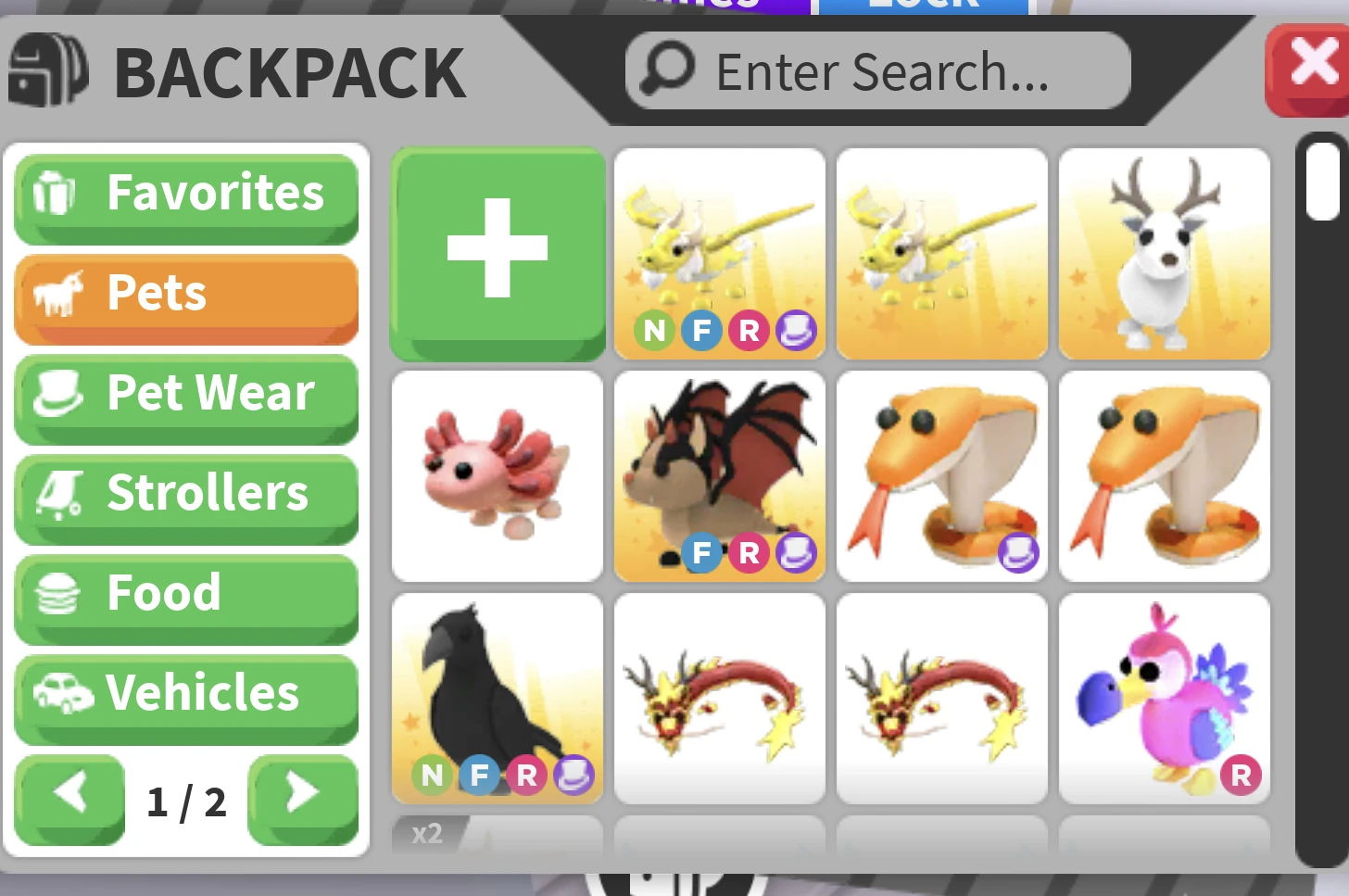Switch to the Favorites category
This screenshot has height=896, width=1349.
pos(185,193)
